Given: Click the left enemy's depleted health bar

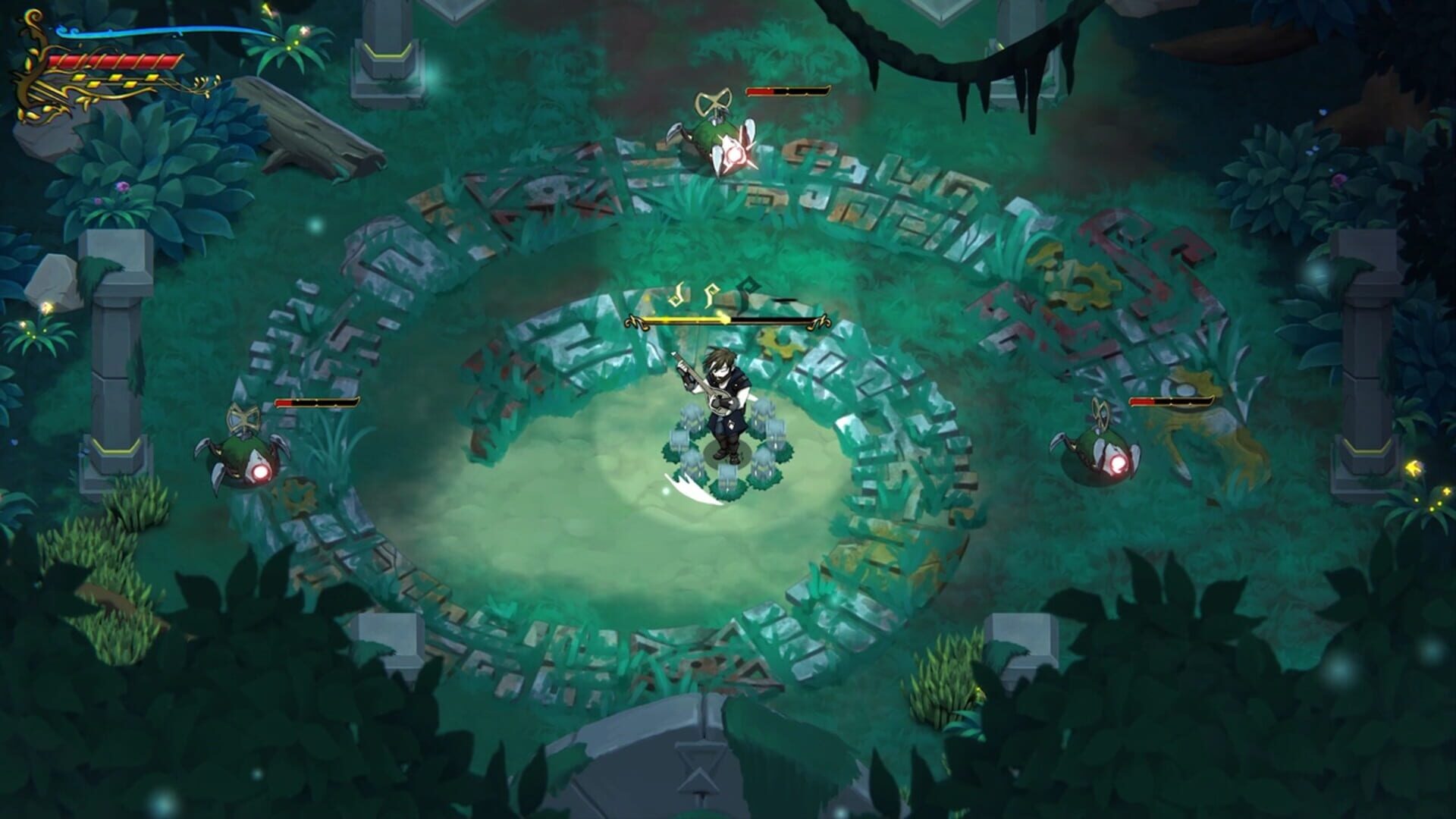Looking at the screenshot, I should pyautogui.click(x=318, y=403).
